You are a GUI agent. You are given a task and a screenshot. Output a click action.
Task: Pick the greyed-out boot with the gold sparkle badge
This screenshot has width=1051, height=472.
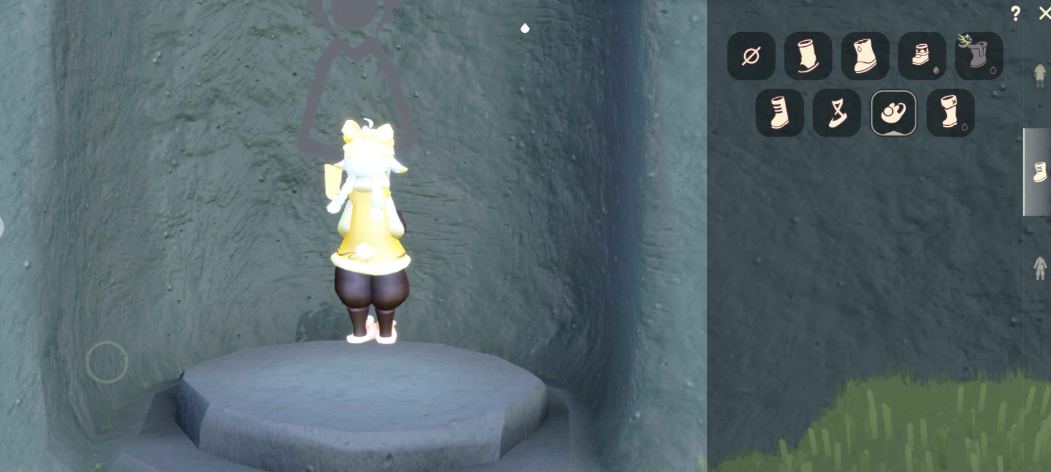coord(979,56)
